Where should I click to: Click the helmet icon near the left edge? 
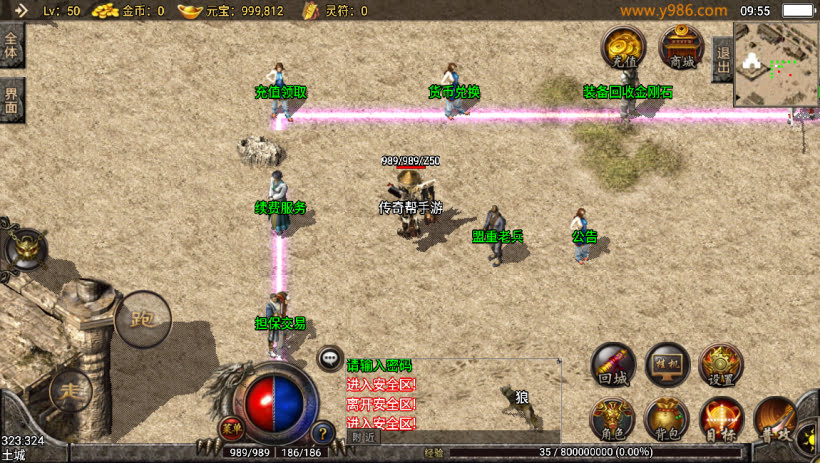click(x=24, y=249)
